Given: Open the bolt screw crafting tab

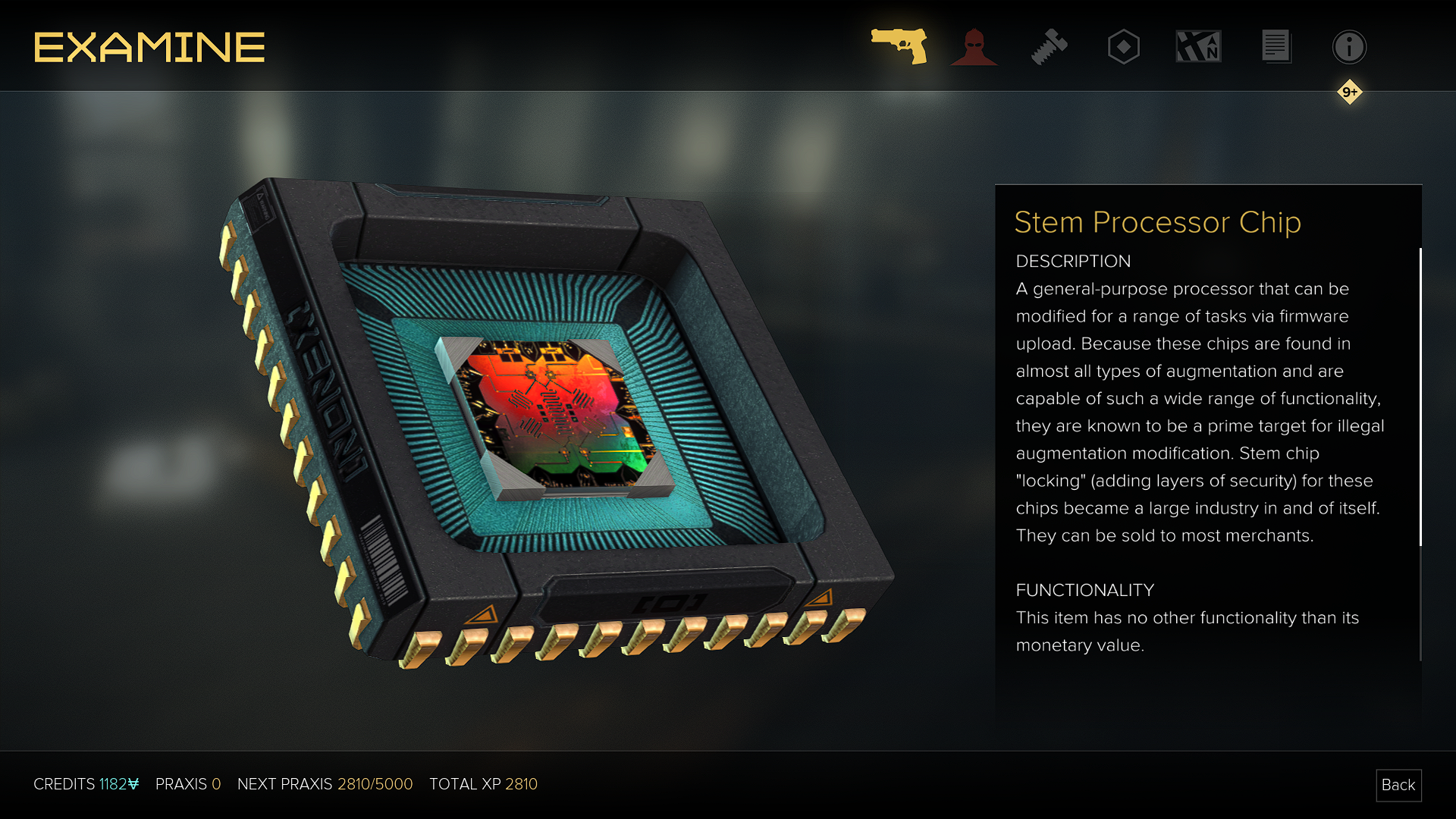Looking at the screenshot, I should (1049, 47).
